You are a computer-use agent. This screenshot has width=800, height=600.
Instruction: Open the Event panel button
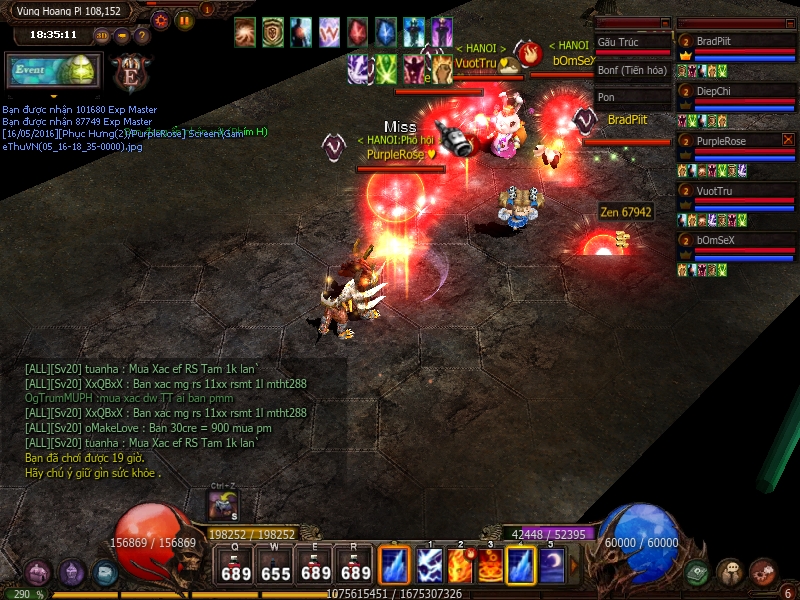tap(48, 71)
